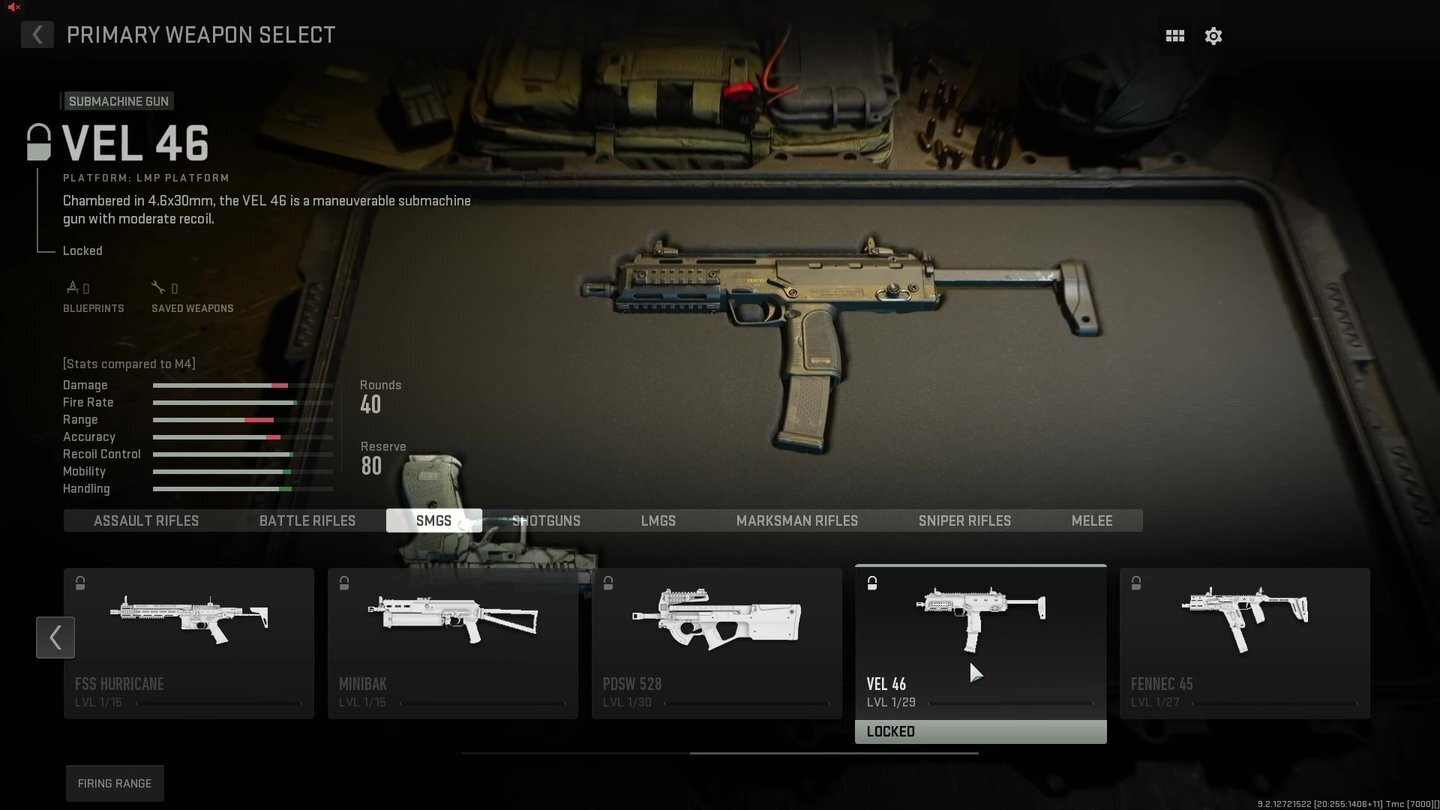Click the lock icon on the MINIBAK card
This screenshot has height=810, width=1440.
344,583
